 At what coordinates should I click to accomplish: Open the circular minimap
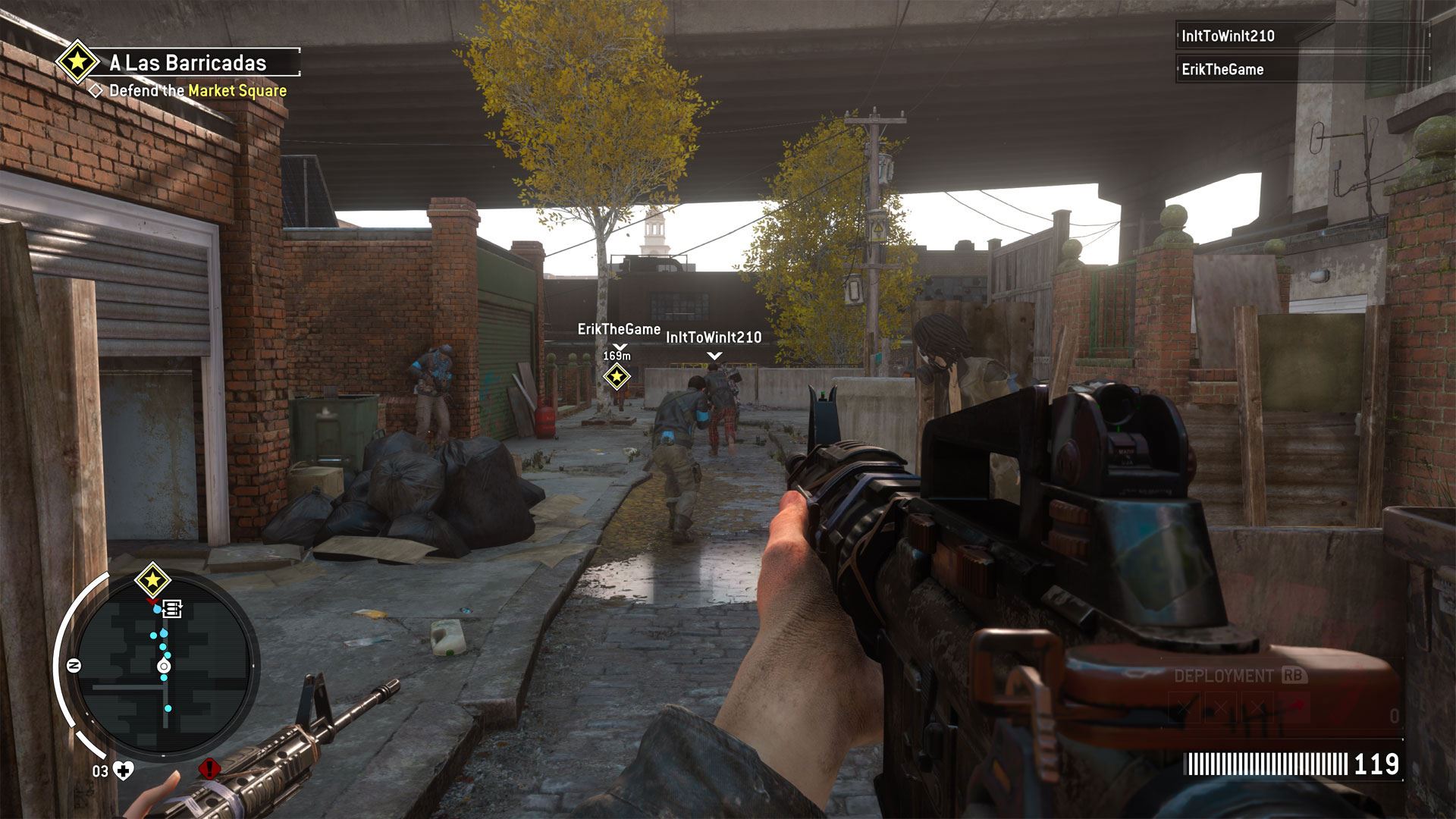[164, 667]
